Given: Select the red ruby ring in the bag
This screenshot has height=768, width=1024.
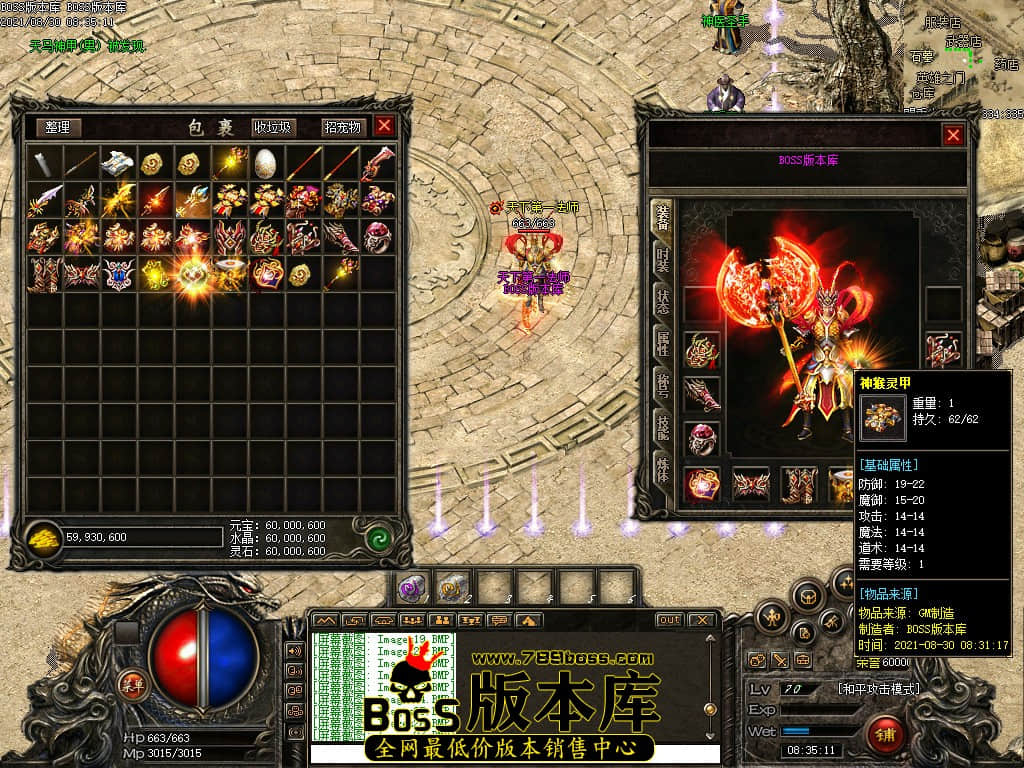Looking at the screenshot, I should tap(377, 236).
